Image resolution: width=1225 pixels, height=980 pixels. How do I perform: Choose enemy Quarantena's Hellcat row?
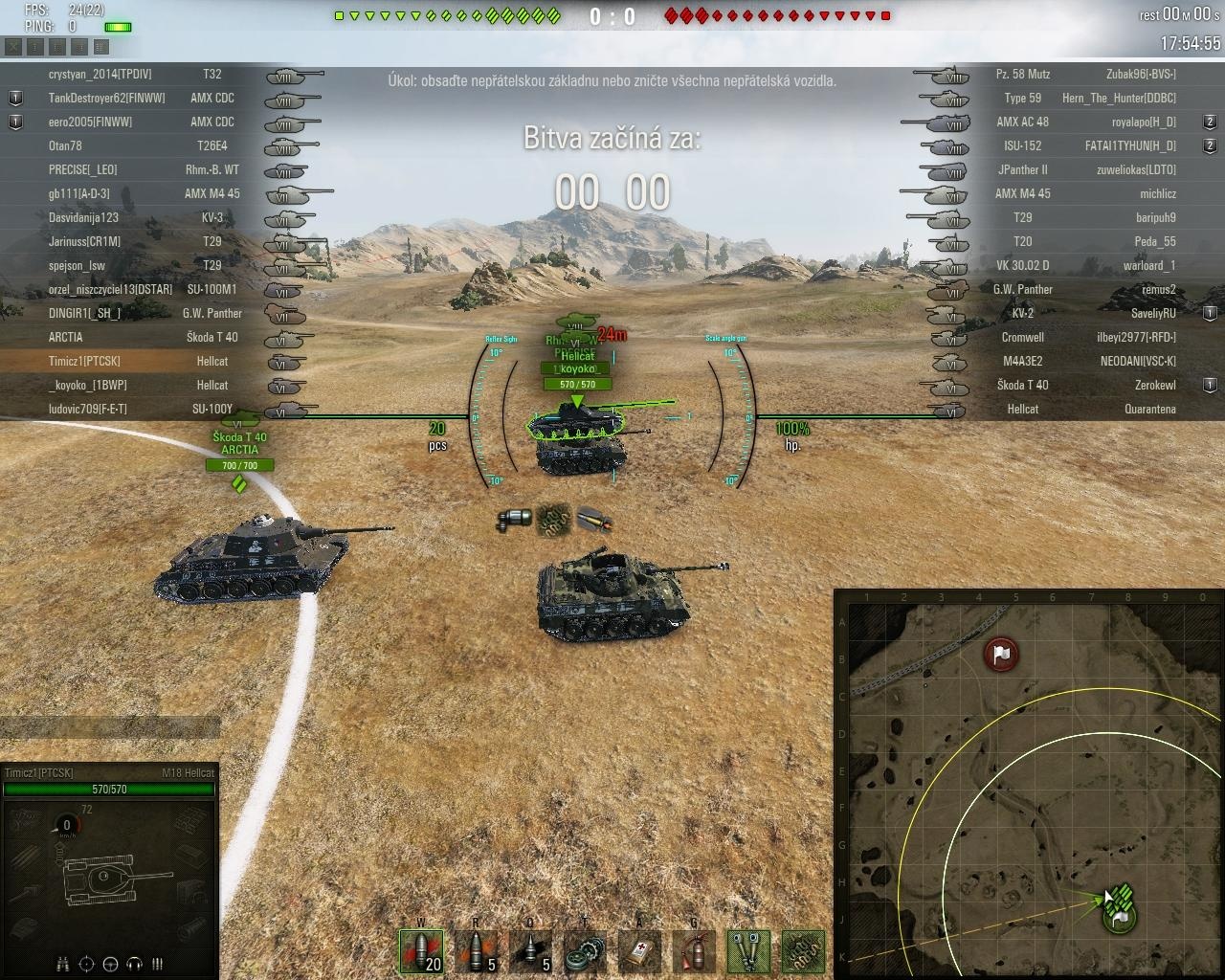point(1148,409)
